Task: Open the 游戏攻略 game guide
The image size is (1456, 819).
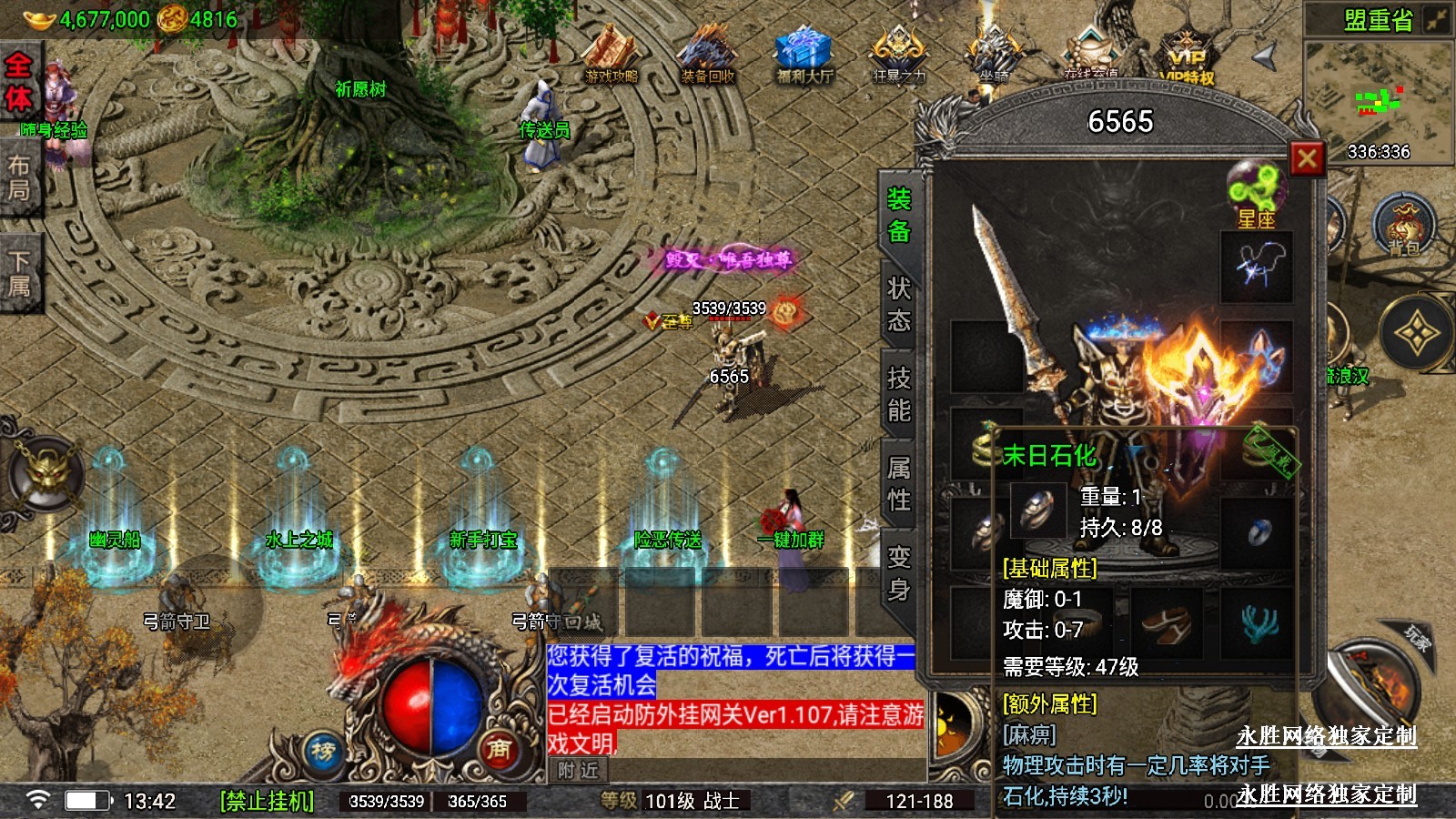Action: pyautogui.click(x=612, y=56)
